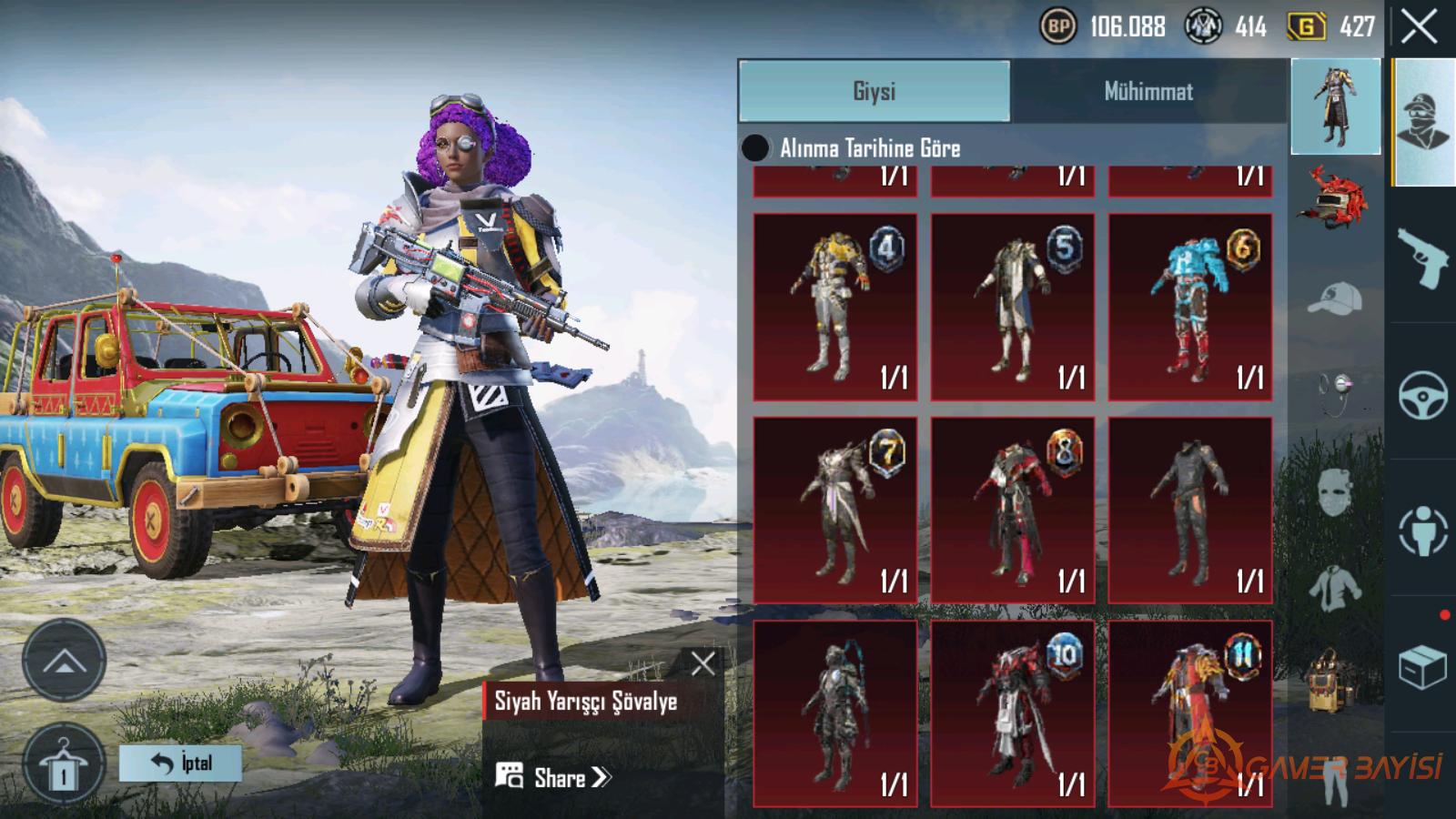1456x819 pixels.
Task: Open the Mühimmat tab
Action: (1148, 91)
